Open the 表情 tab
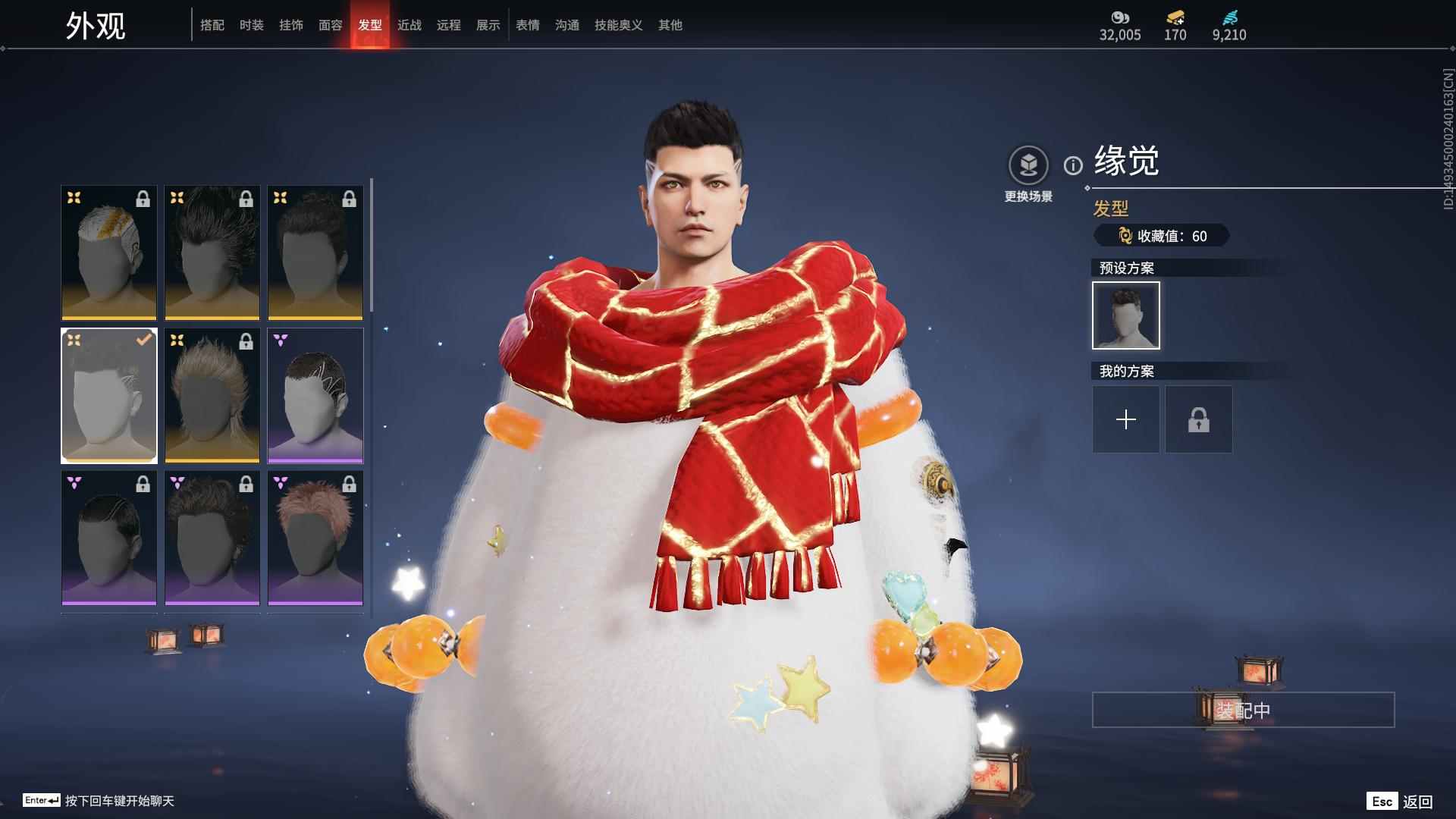1456x819 pixels. pos(528,25)
